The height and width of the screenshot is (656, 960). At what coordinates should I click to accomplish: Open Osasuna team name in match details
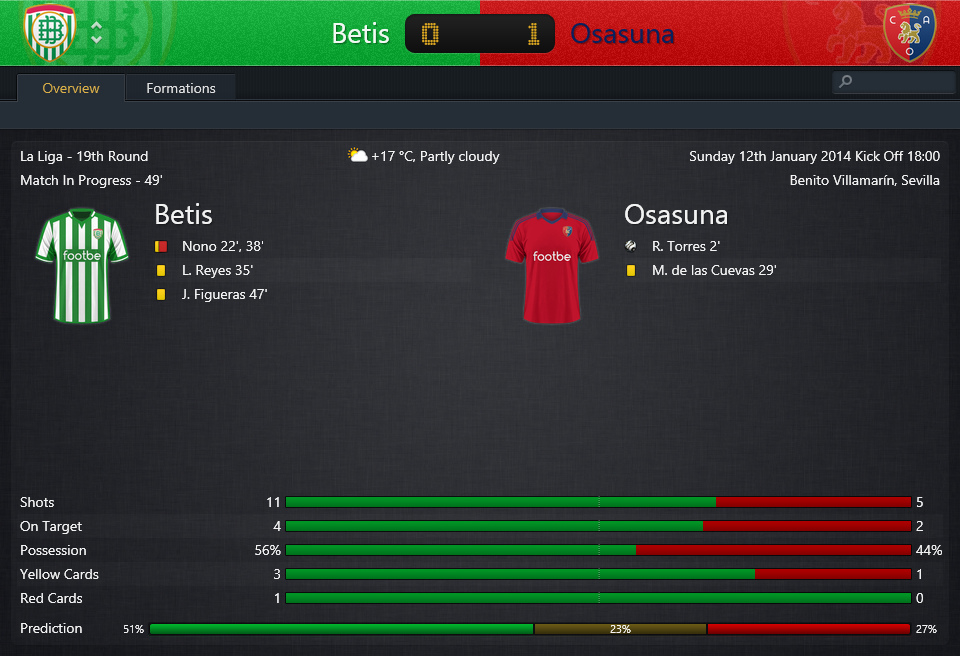[x=675, y=214]
